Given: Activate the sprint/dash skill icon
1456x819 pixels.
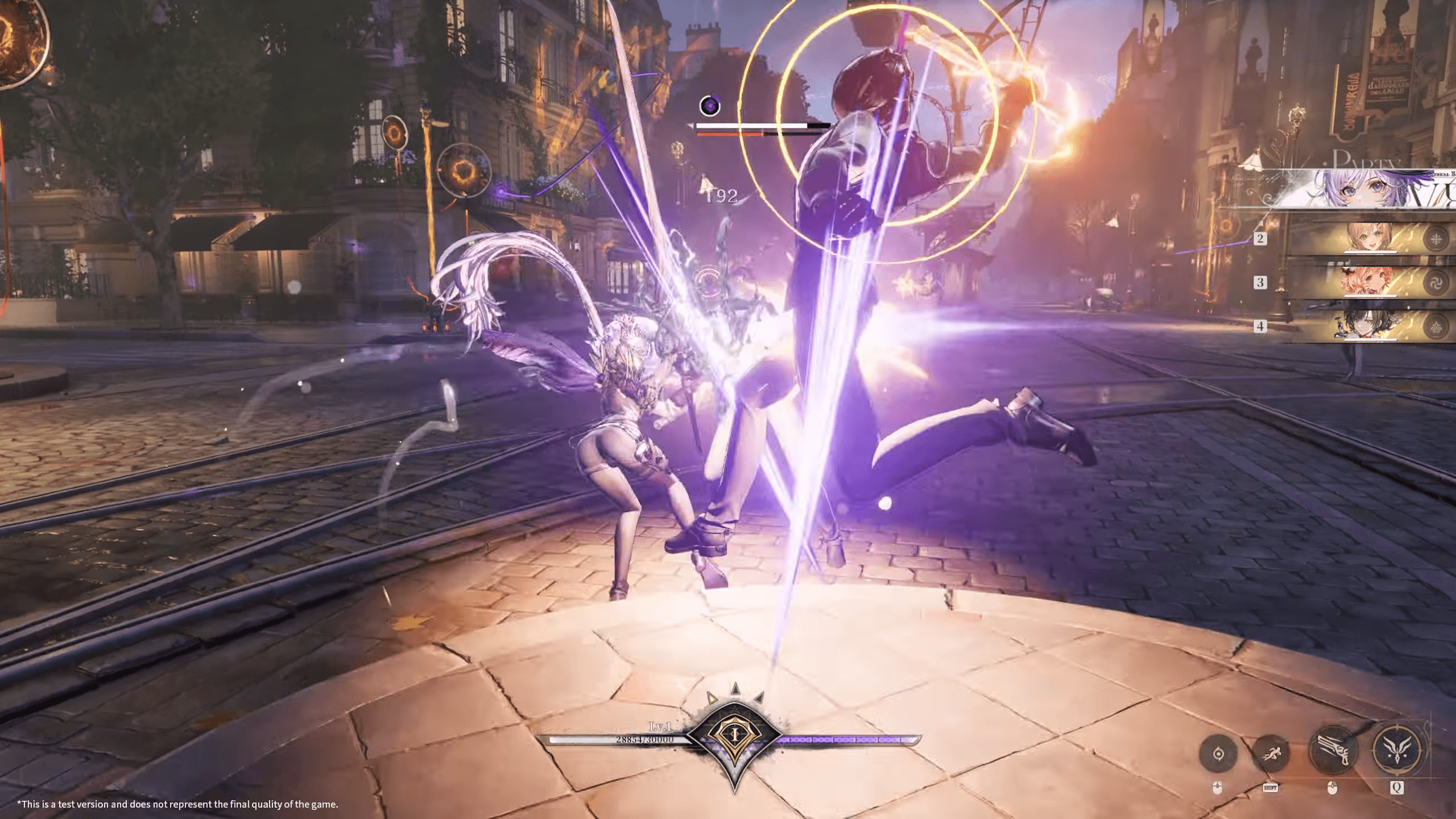Looking at the screenshot, I should coord(1272,754).
